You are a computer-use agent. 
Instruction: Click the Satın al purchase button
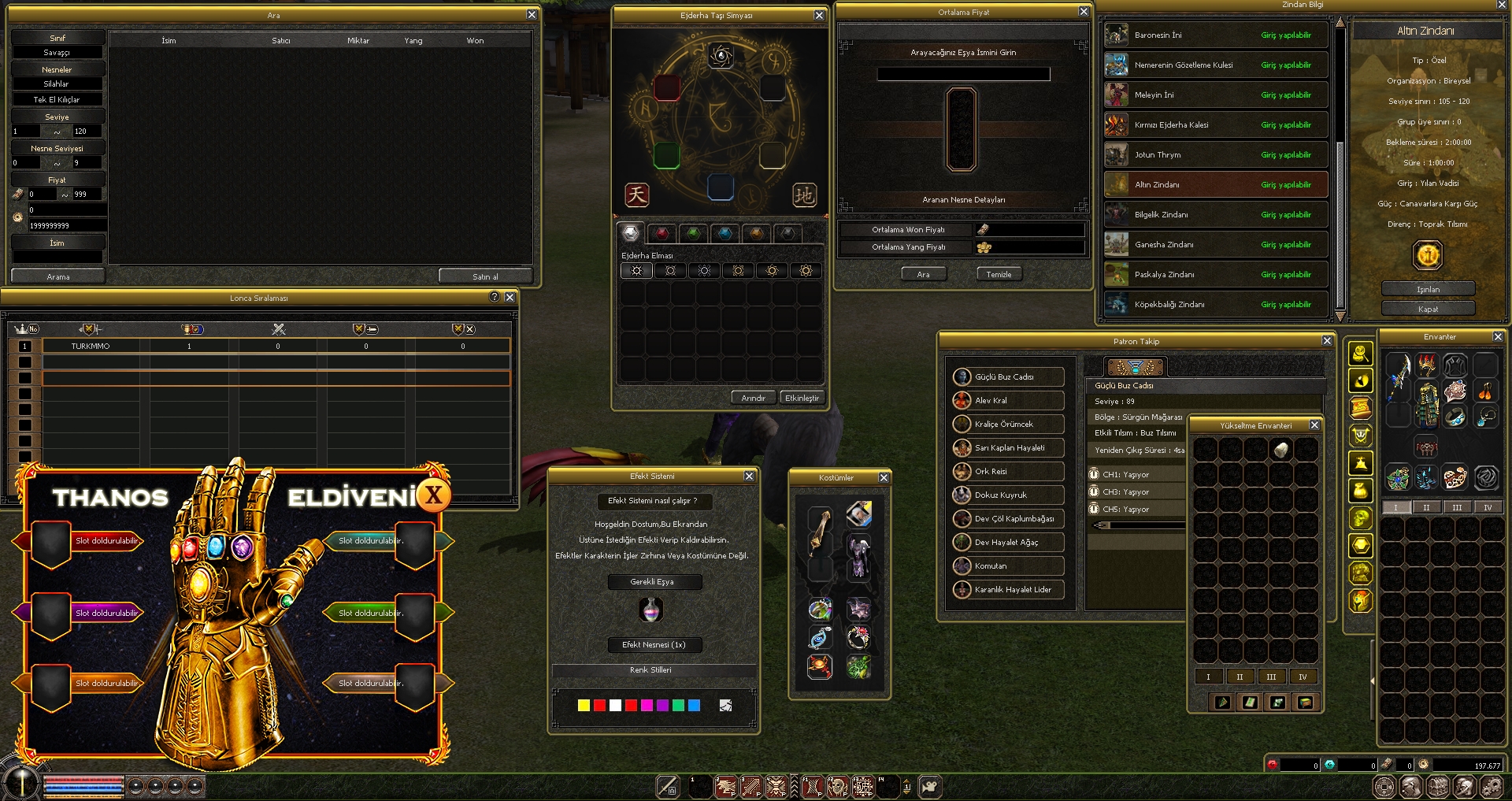point(485,276)
